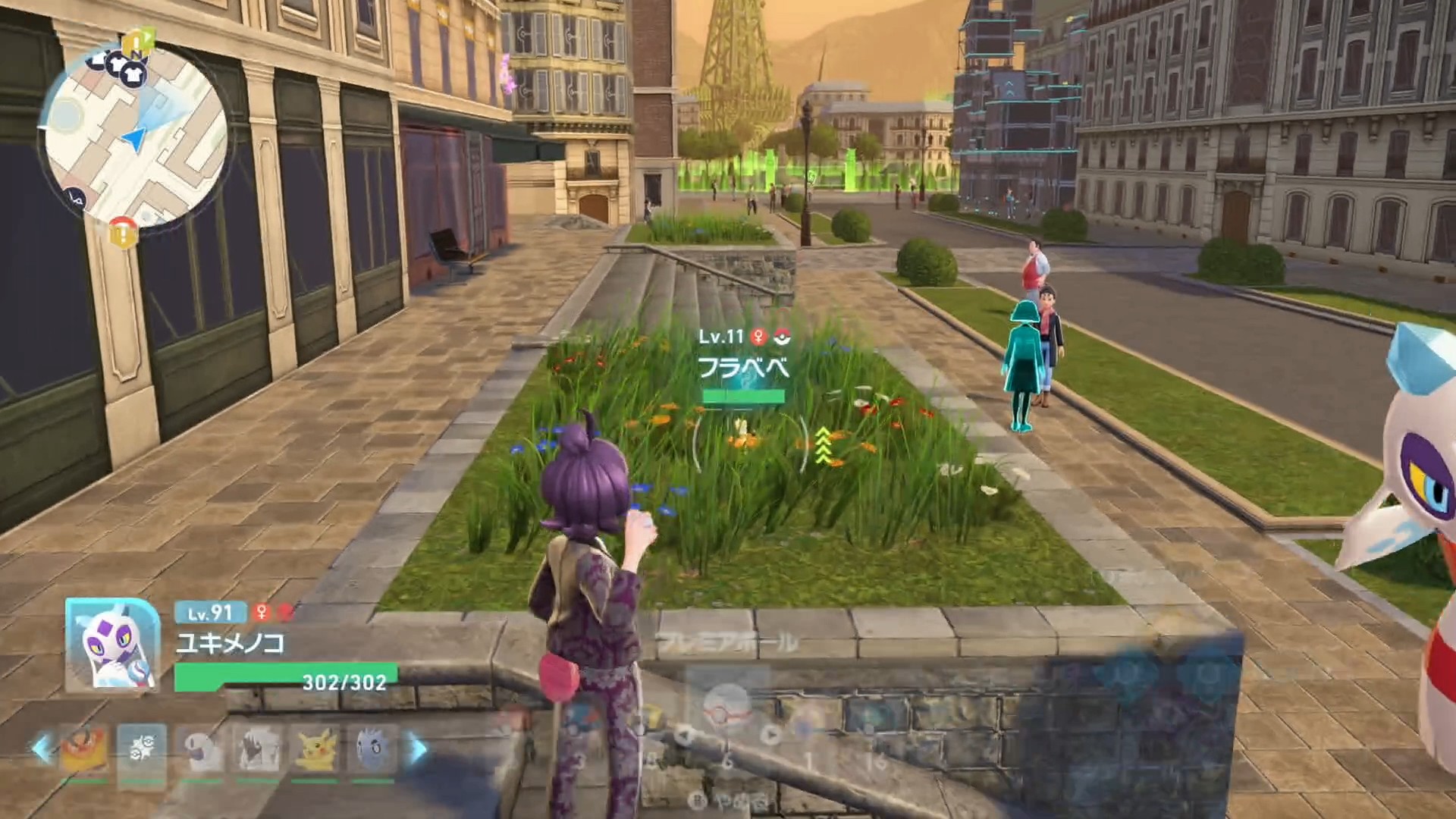Cycle party bar with the right arrow
The width and height of the screenshot is (1456, 819).
point(418,749)
